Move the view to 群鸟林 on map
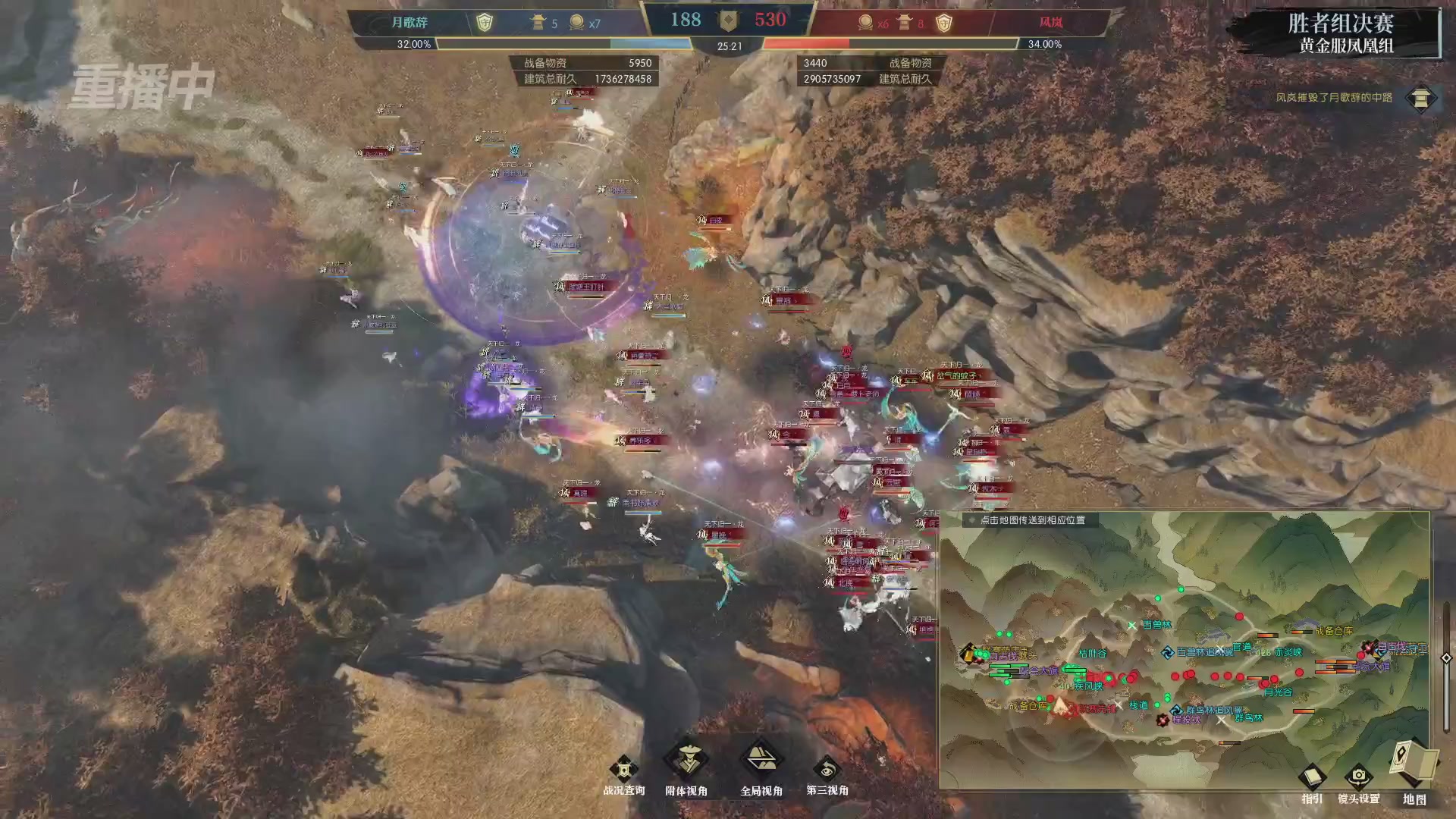The height and width of the screenshot is (819, 1456). [x=1248, y=717]
